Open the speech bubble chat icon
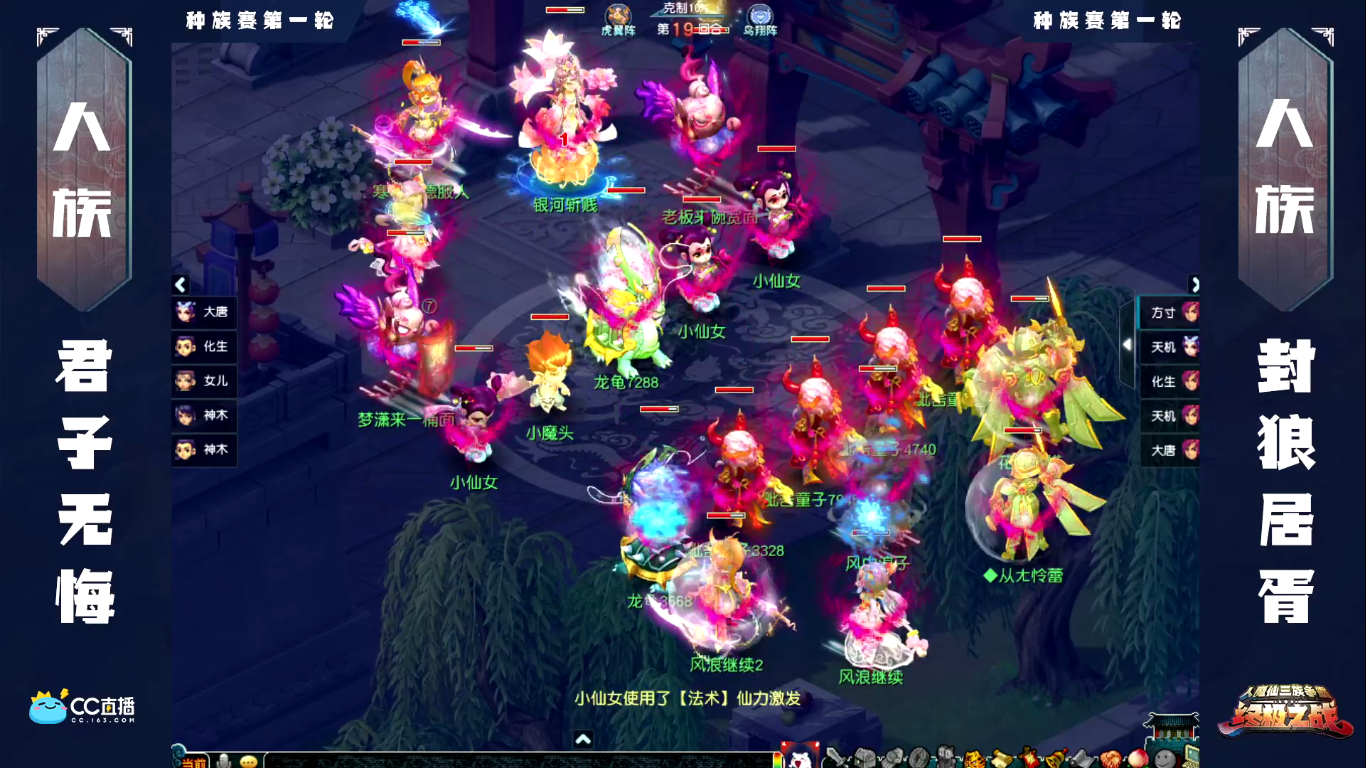Image resolution: width=1366 pixels, height=768 pixels. [x=248, y=761]
